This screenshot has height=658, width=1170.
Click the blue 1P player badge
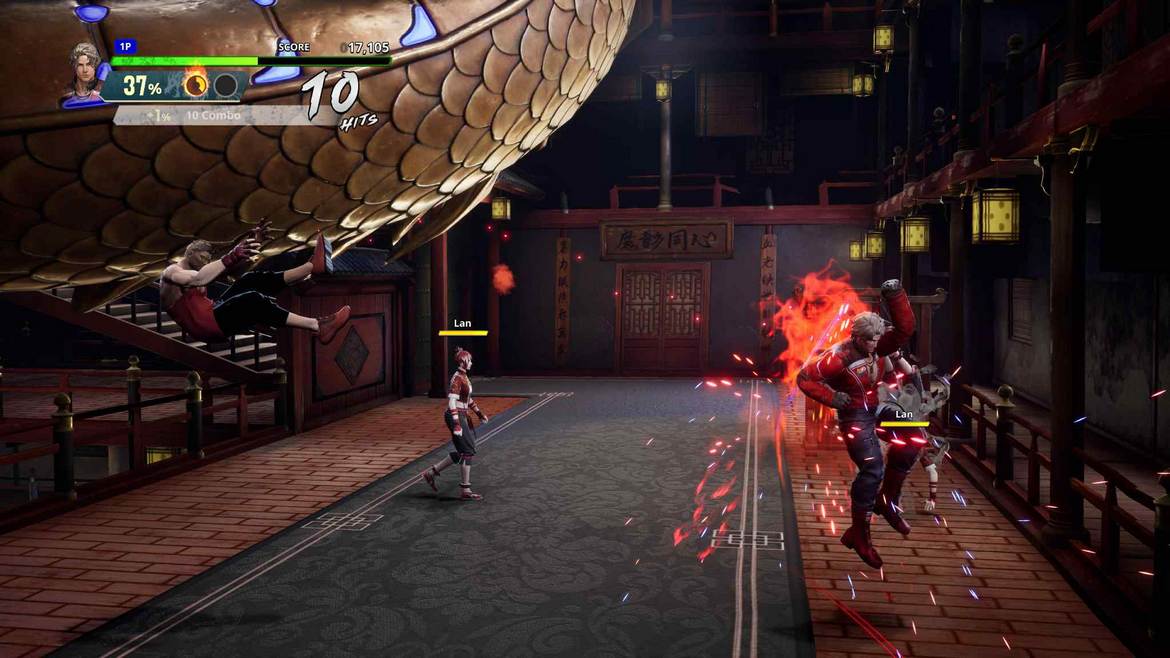(x=125, y=46)
